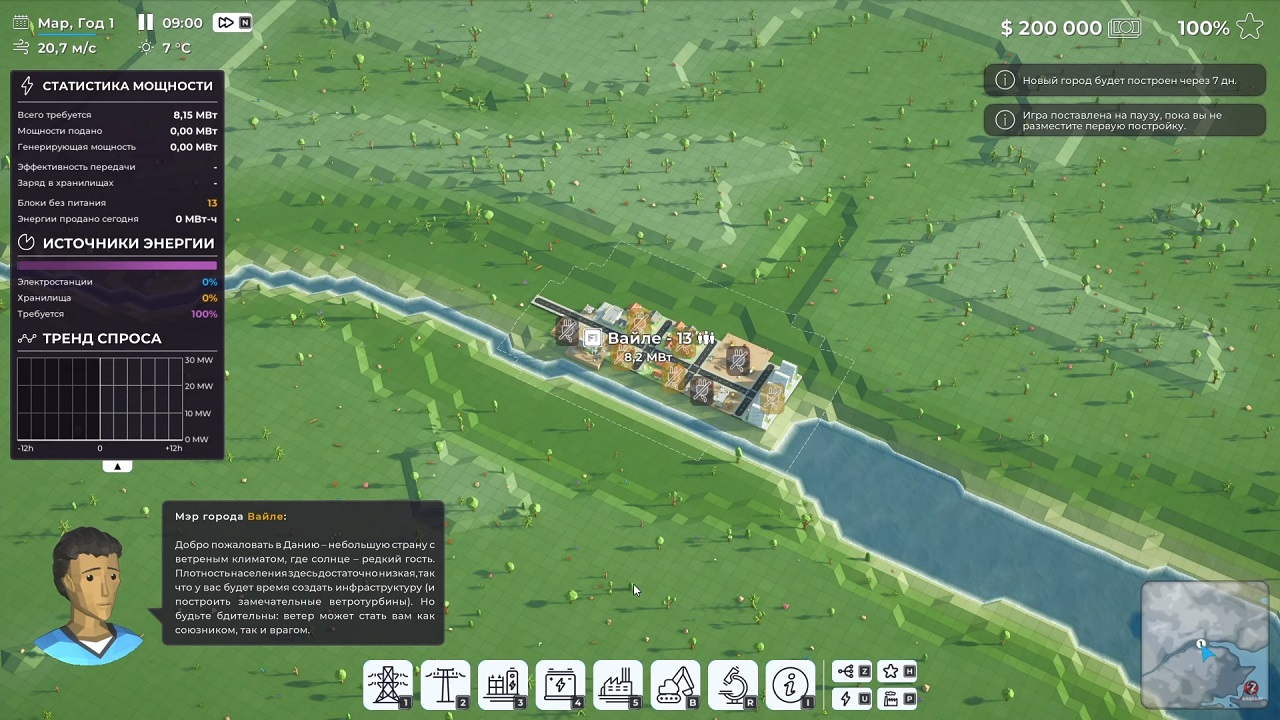Open the microscope research menu
Image resolution: width=1280 pixels, height=720 pixels.
pyautogui.click(x=733, y=685)
